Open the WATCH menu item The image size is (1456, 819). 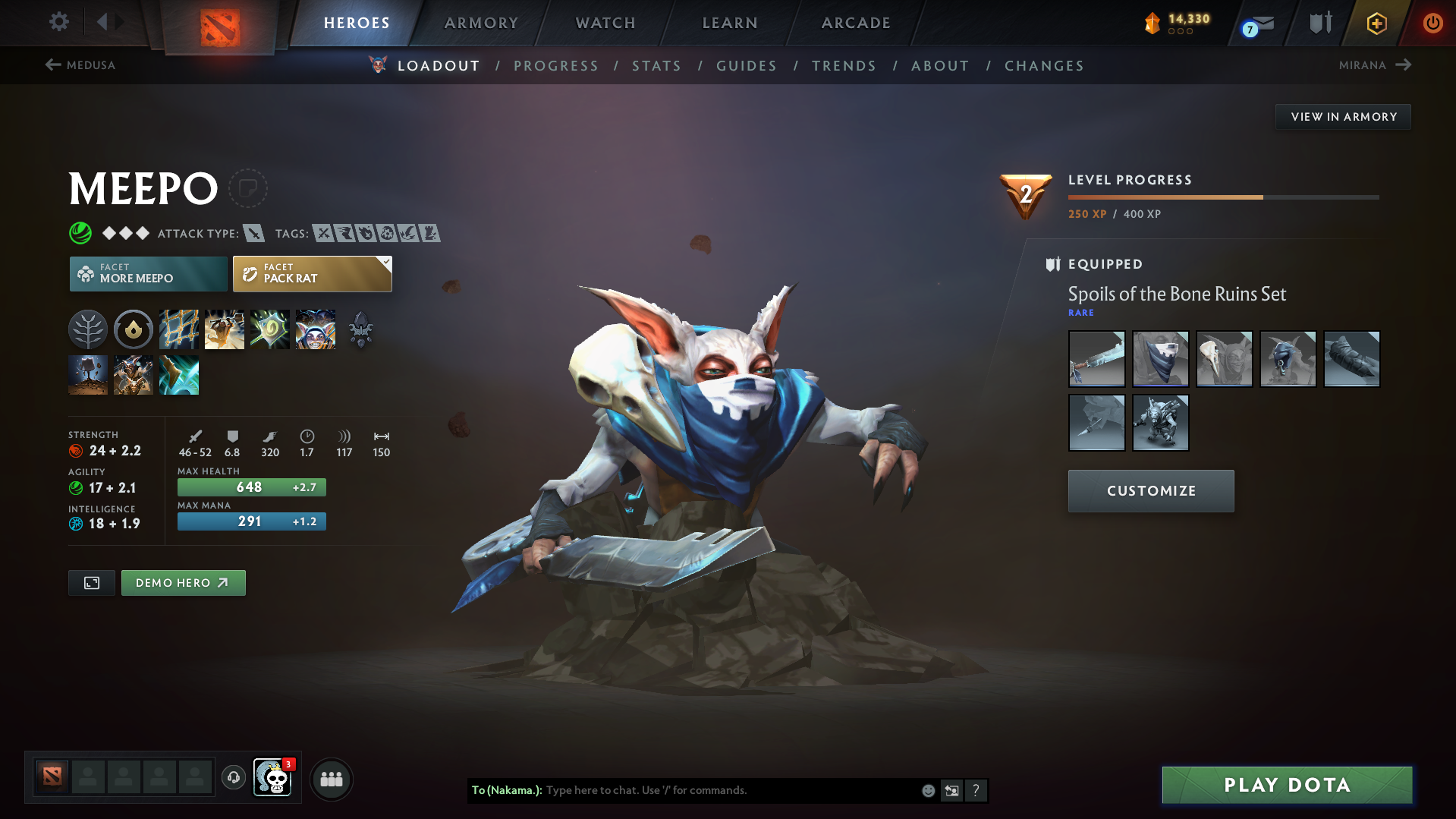click(x=605, y=23)
